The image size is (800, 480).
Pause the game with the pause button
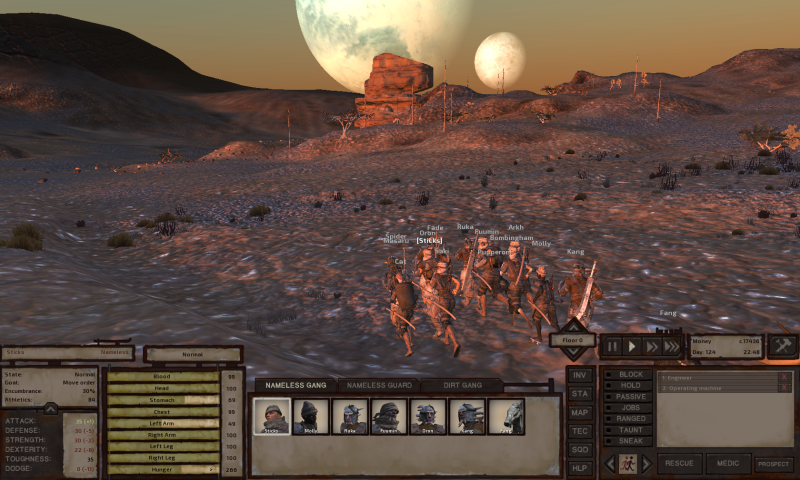pos(612,346)
